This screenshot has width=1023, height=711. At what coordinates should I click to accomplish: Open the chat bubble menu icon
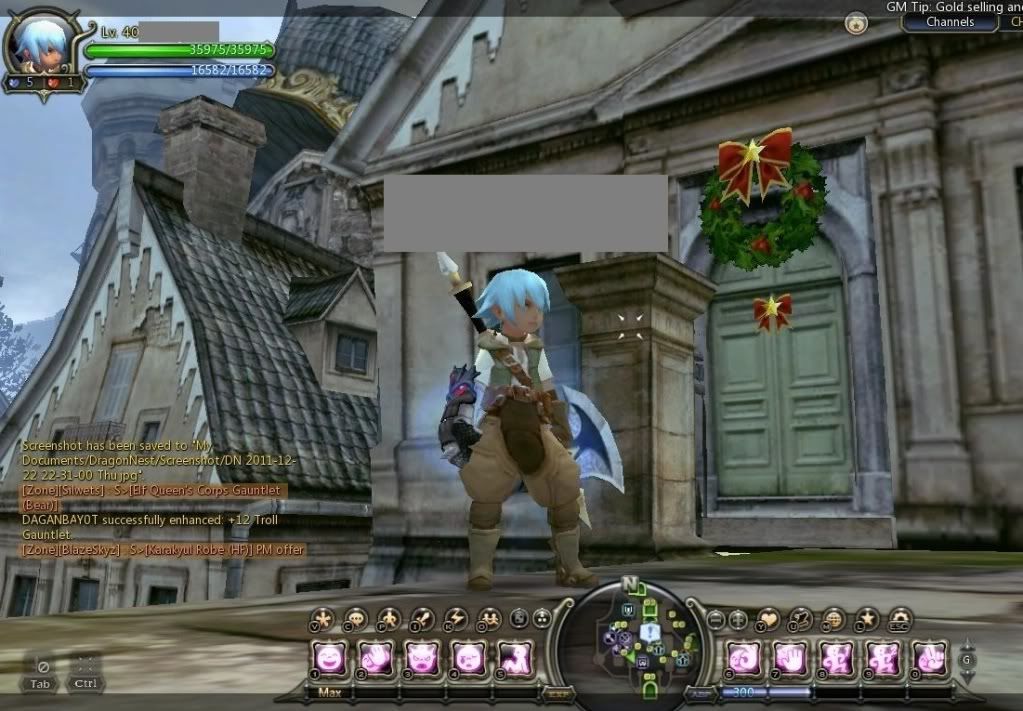click(355, 619)
